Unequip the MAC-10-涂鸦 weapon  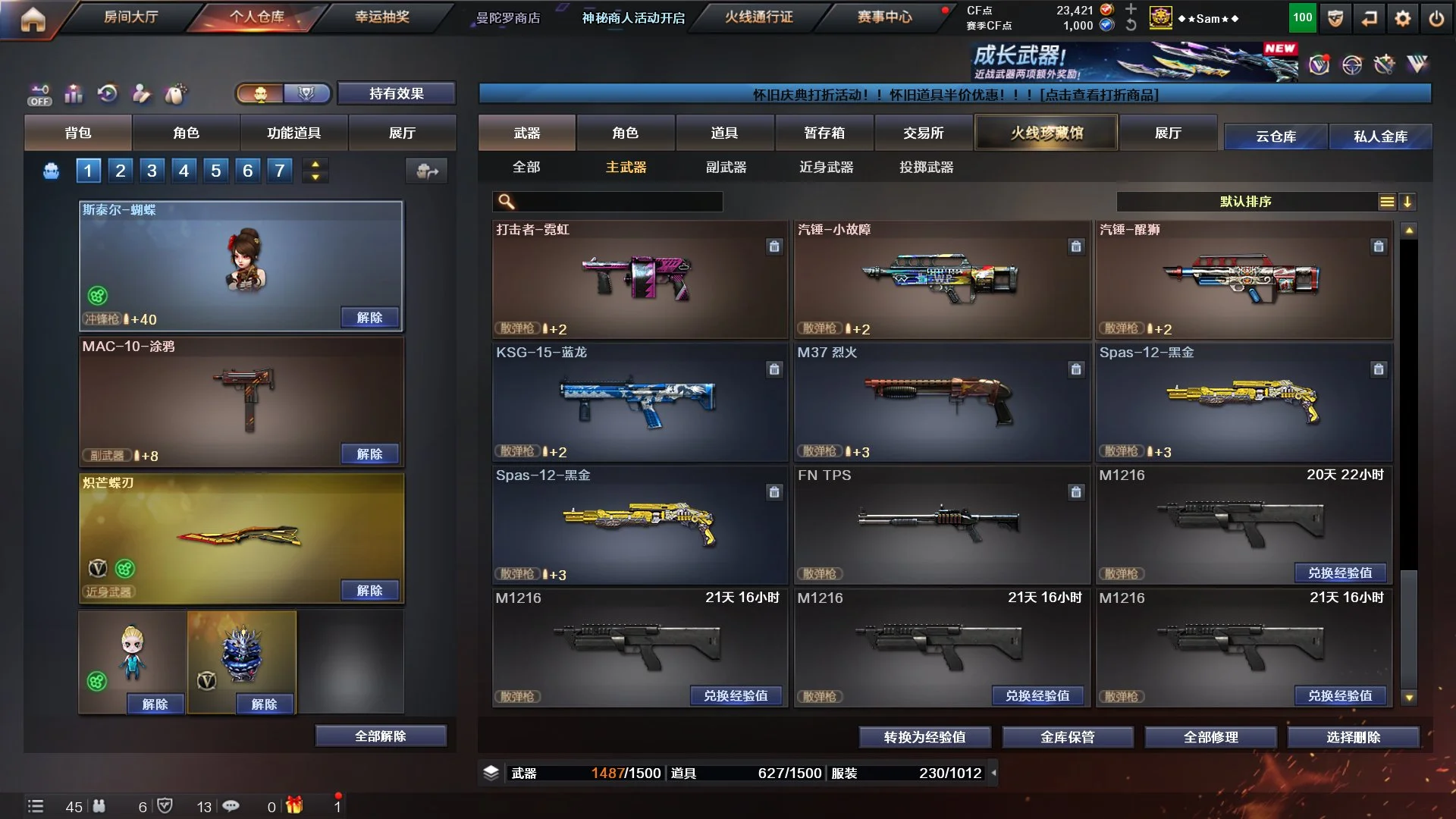tap(369, 453)
